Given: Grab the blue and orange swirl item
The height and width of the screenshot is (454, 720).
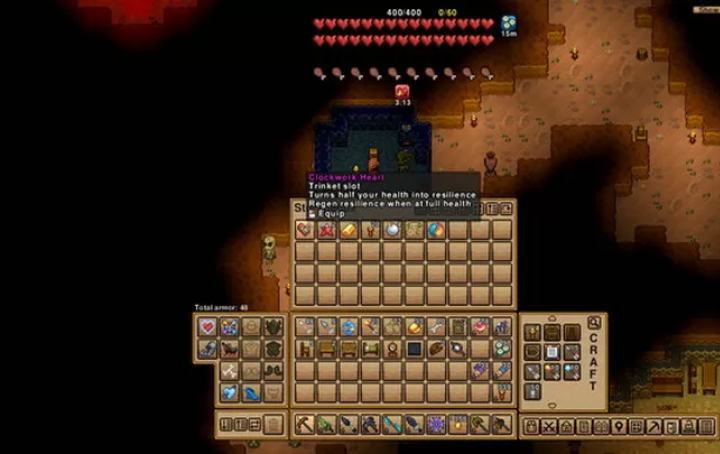Looking at the screenshot, I should pyautogui.click(x=436, y=230).
